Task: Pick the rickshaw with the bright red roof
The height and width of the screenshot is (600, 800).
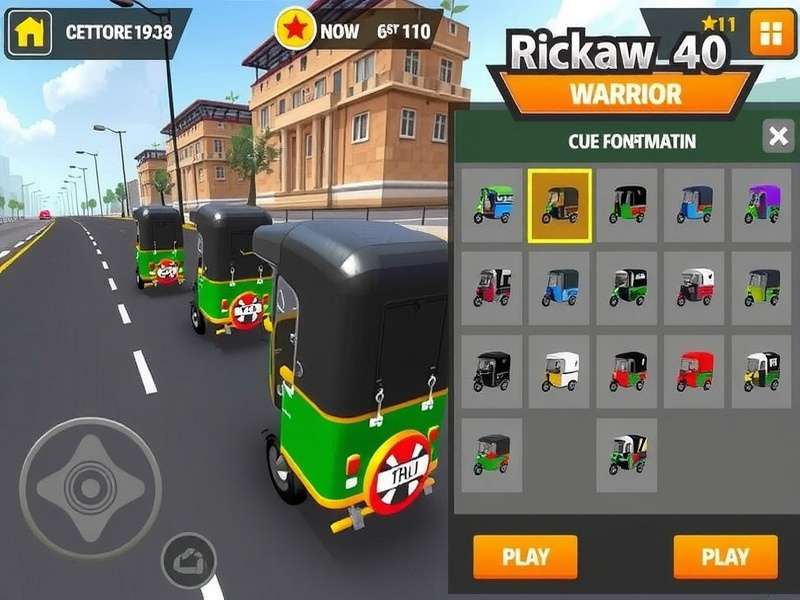Action: 695,371
